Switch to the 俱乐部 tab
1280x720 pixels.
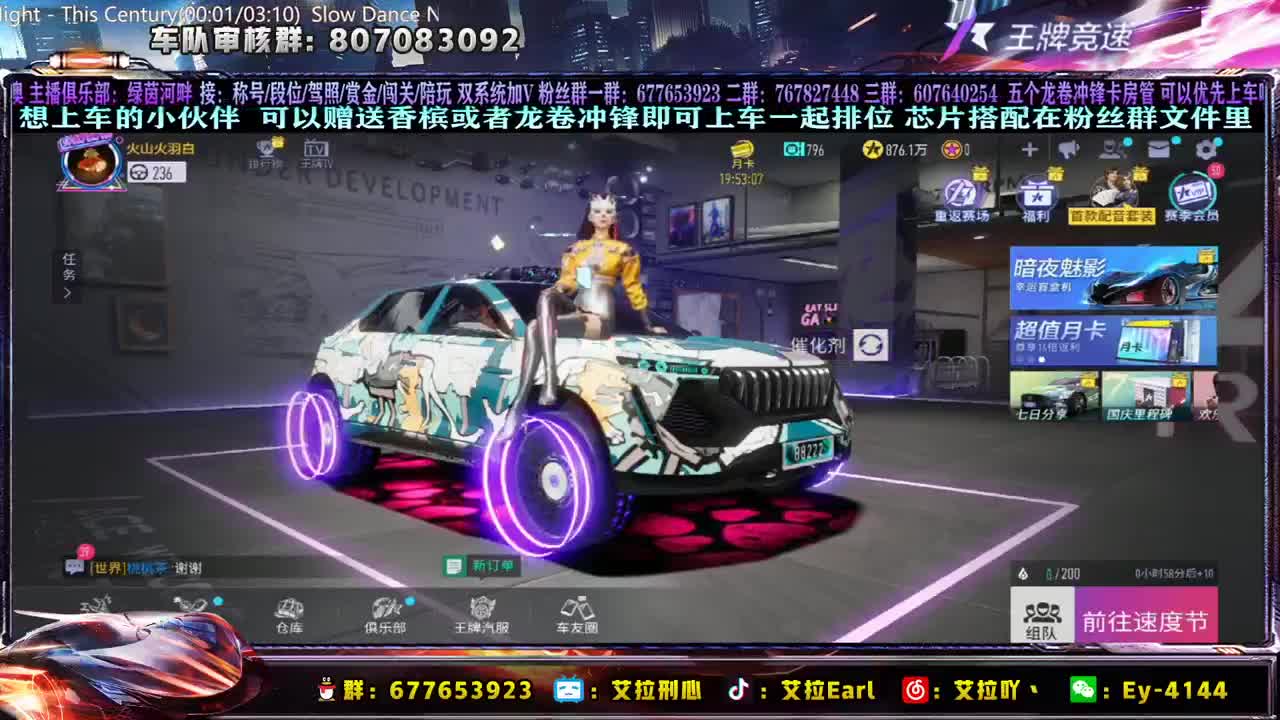coord(387,615)
